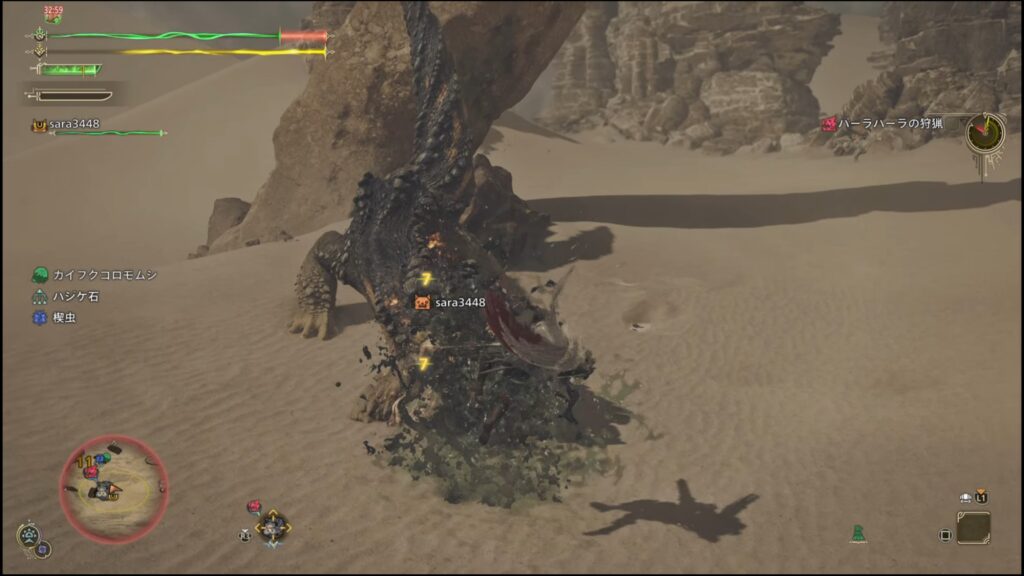Click the round quest clock dial
The image size is (1024, 576).
click(x=985, y=133)
